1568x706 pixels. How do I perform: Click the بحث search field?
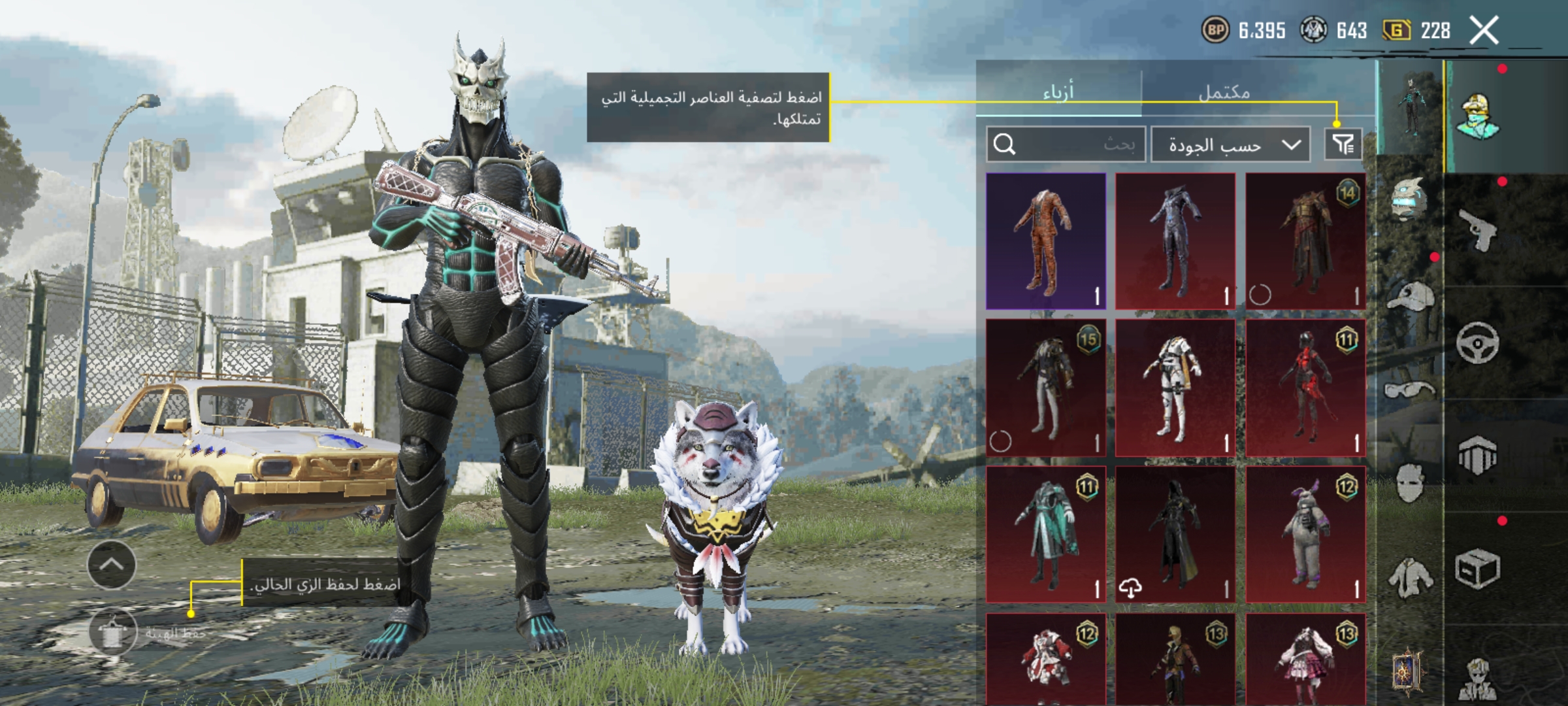(1066, 144)
